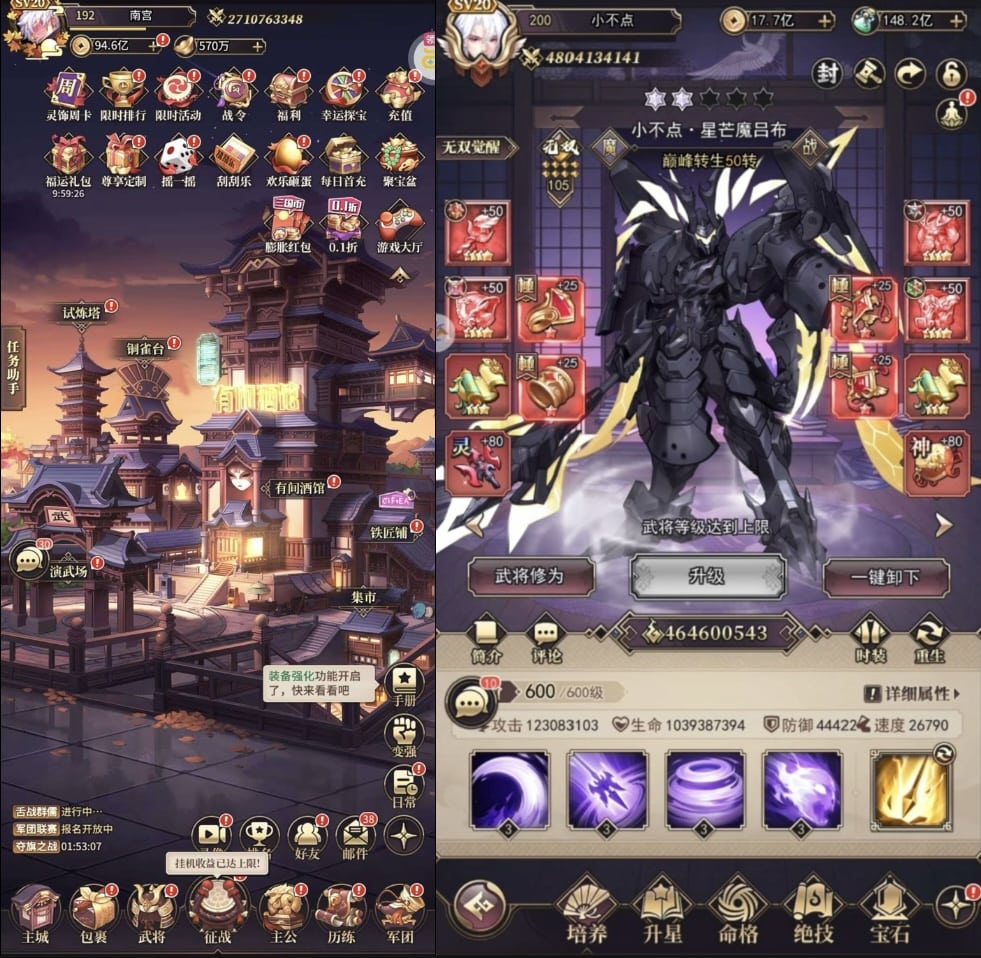Viewport: 981px width, 958px height.
Task: Expand the 任务助手 side panel
Action: [x=13, y=367]
